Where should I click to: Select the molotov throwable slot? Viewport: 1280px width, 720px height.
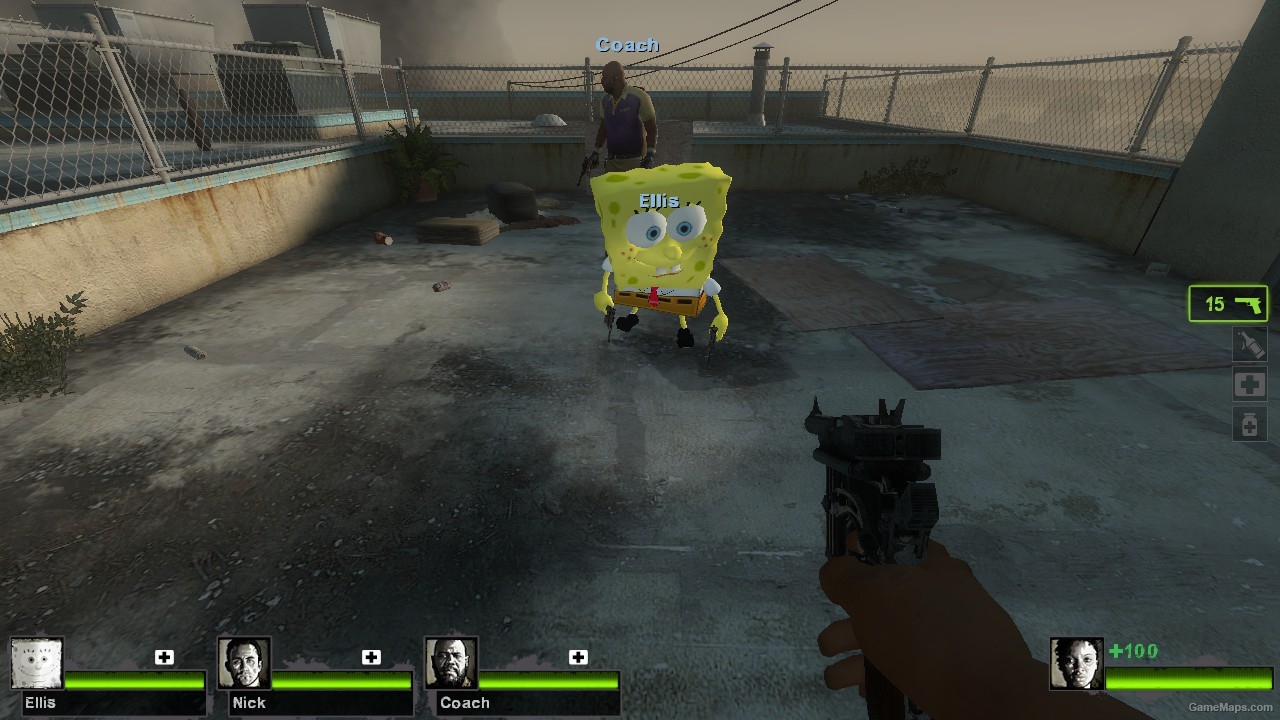(1248, 344)
